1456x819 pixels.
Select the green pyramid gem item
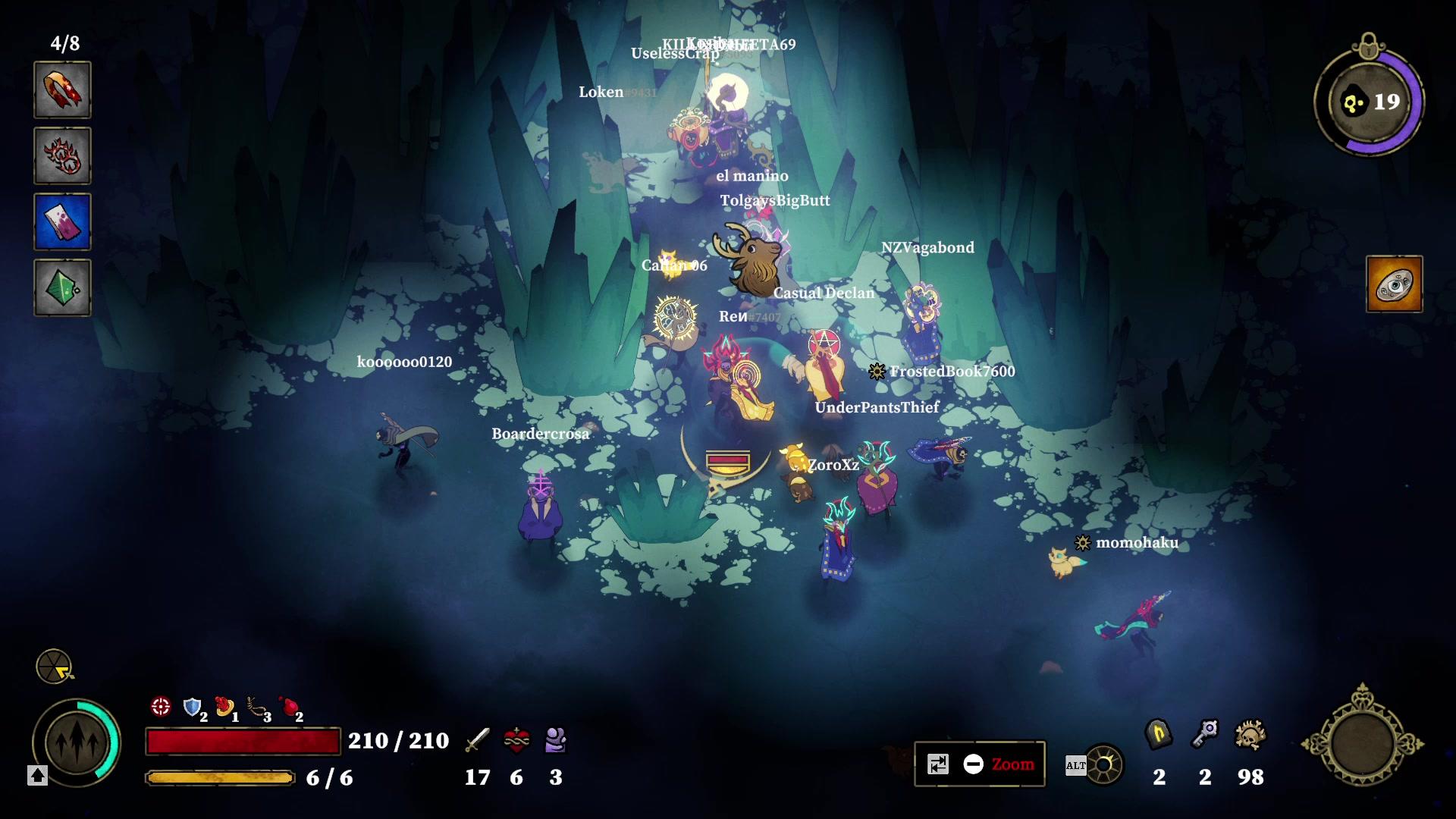62,287
